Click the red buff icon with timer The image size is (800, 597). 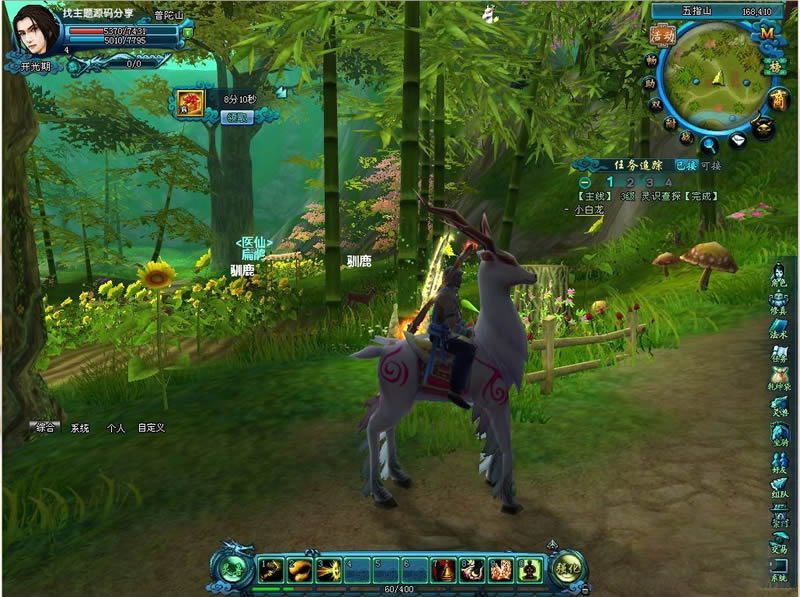pos(190,103)
